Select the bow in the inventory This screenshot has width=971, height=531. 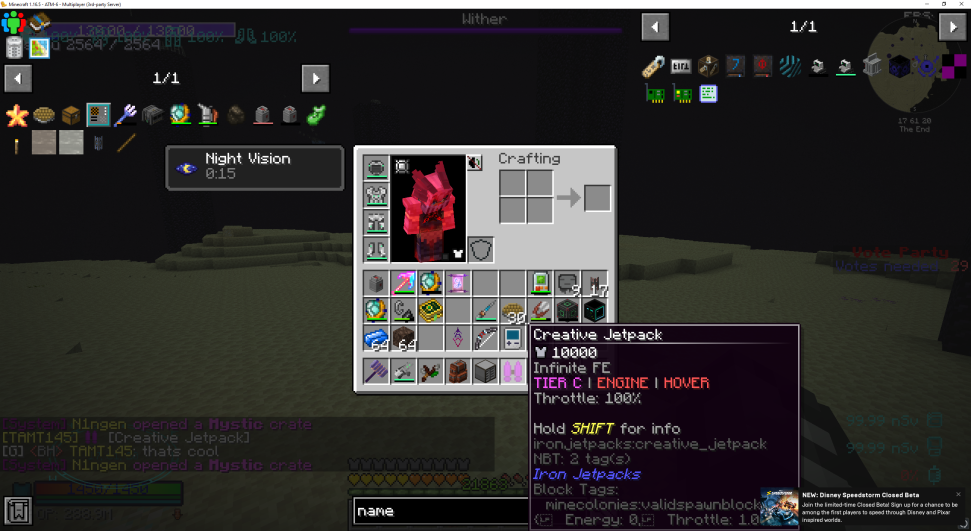click(485, 339)
